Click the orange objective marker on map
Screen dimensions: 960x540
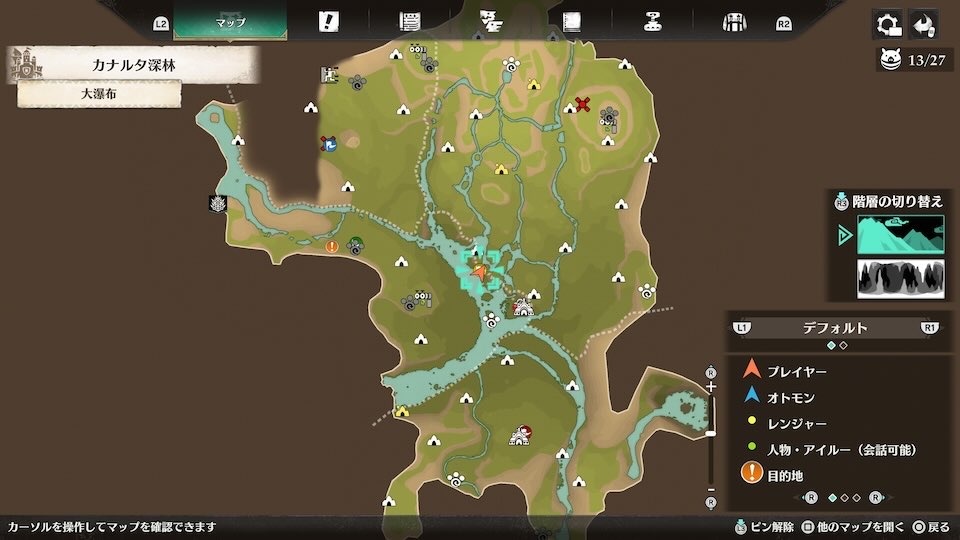(x=332, y=246)
